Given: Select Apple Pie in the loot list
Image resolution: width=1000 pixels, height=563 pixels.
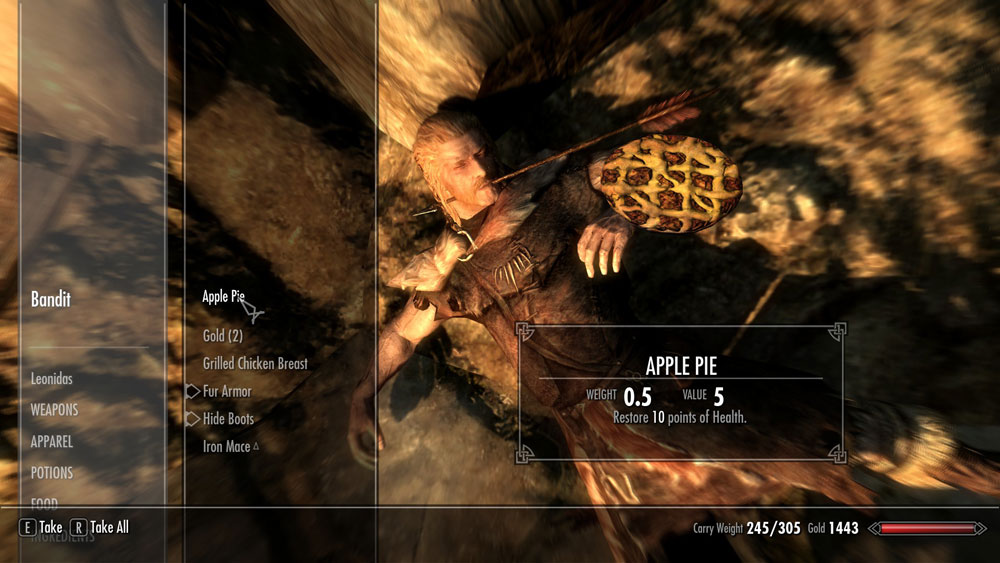Looking at the screenshot, I should pyautogui.click(x=223, y=297).
